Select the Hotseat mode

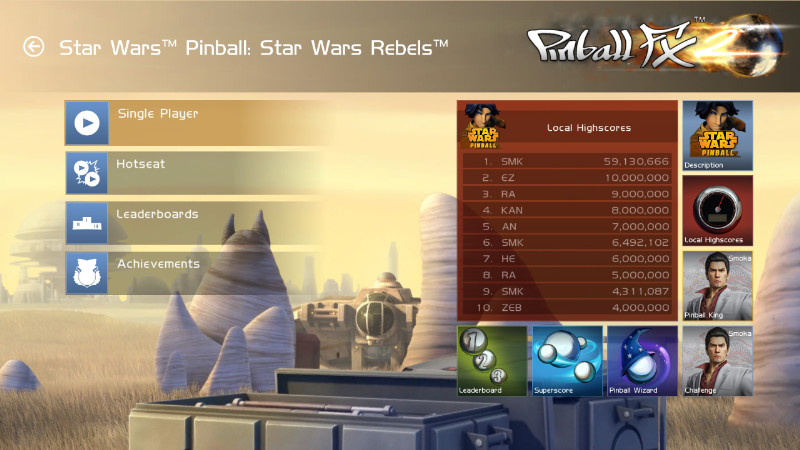pos(190,172)
